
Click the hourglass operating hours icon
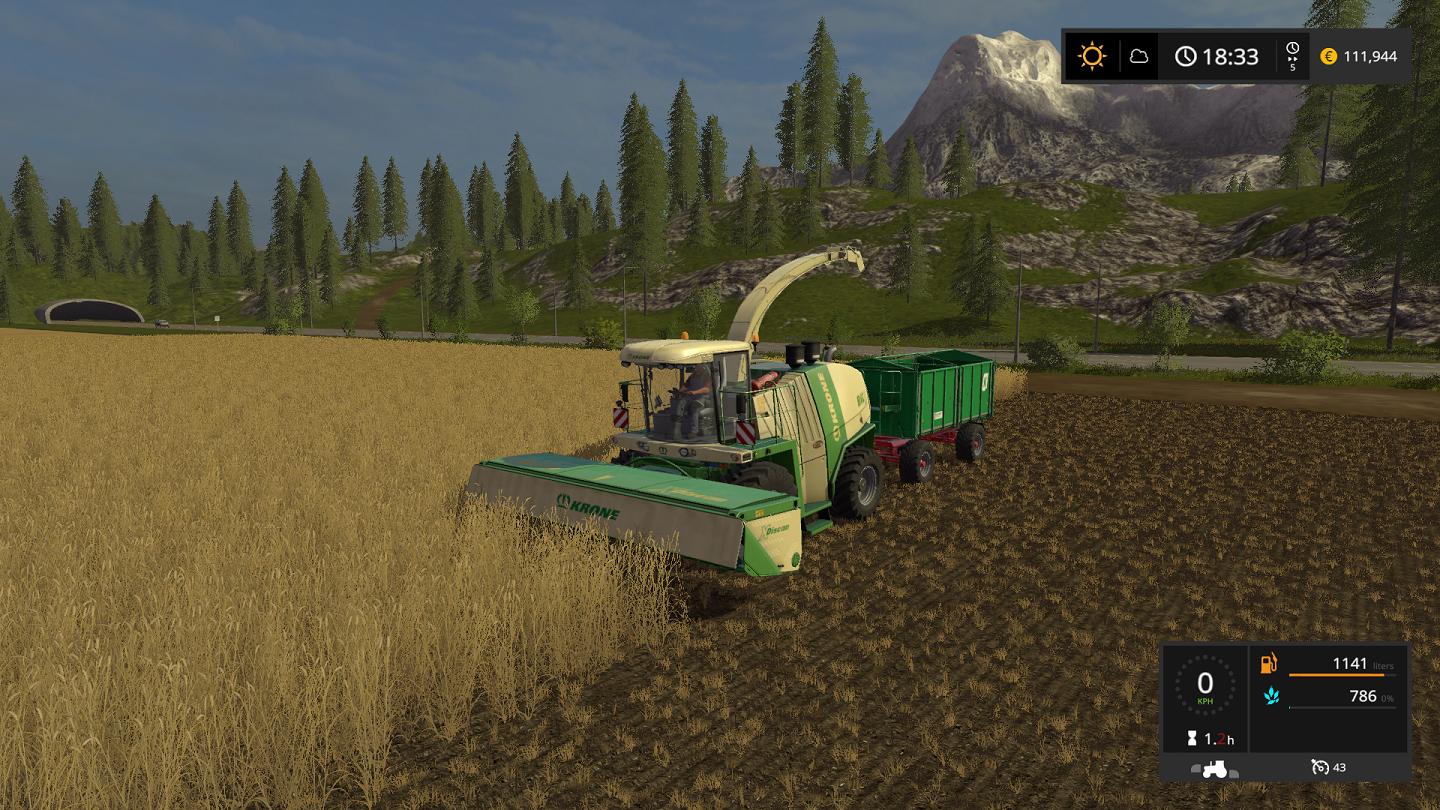(x=1191, y=739)
